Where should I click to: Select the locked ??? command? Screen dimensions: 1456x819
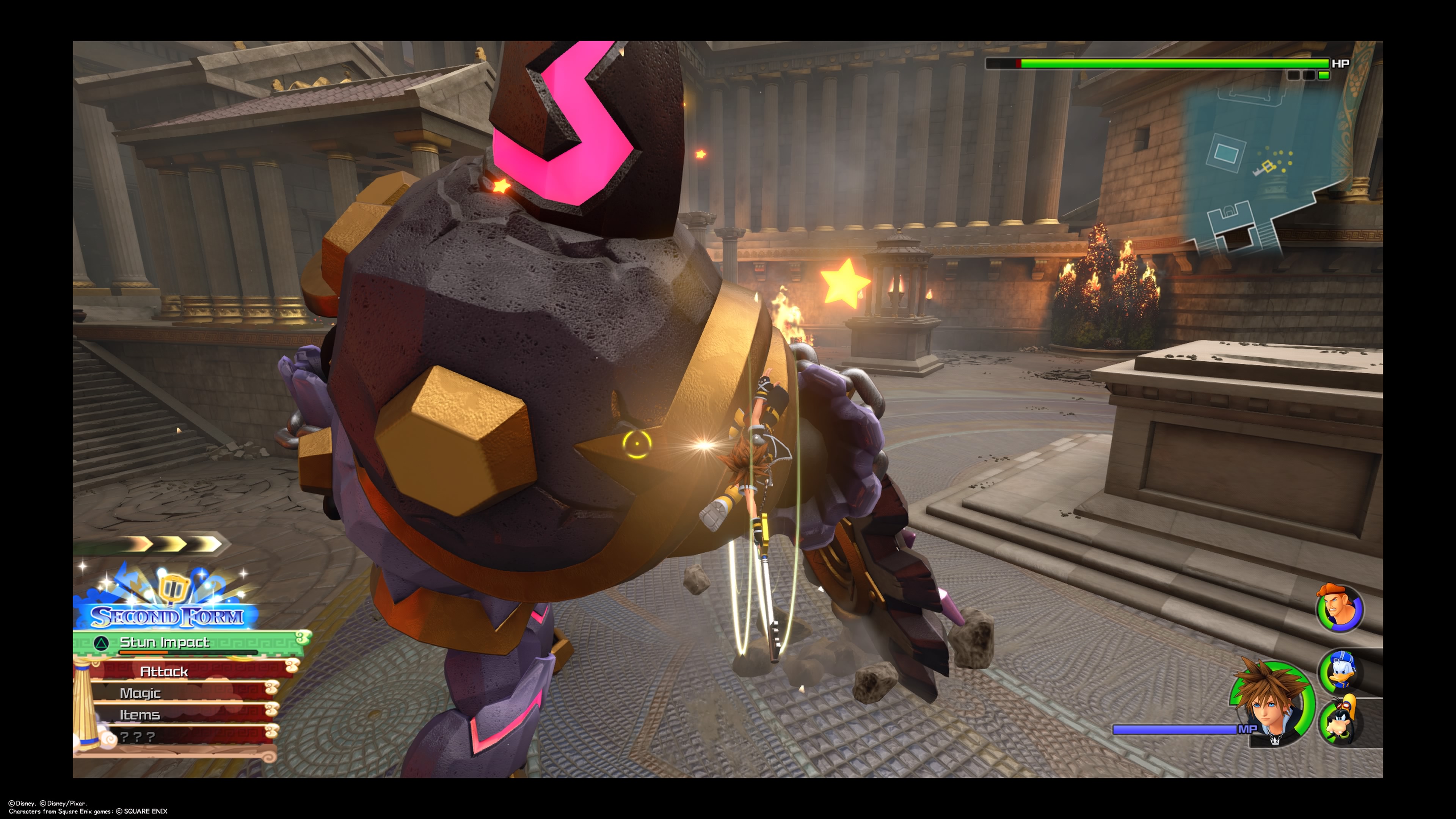point(138,736)
